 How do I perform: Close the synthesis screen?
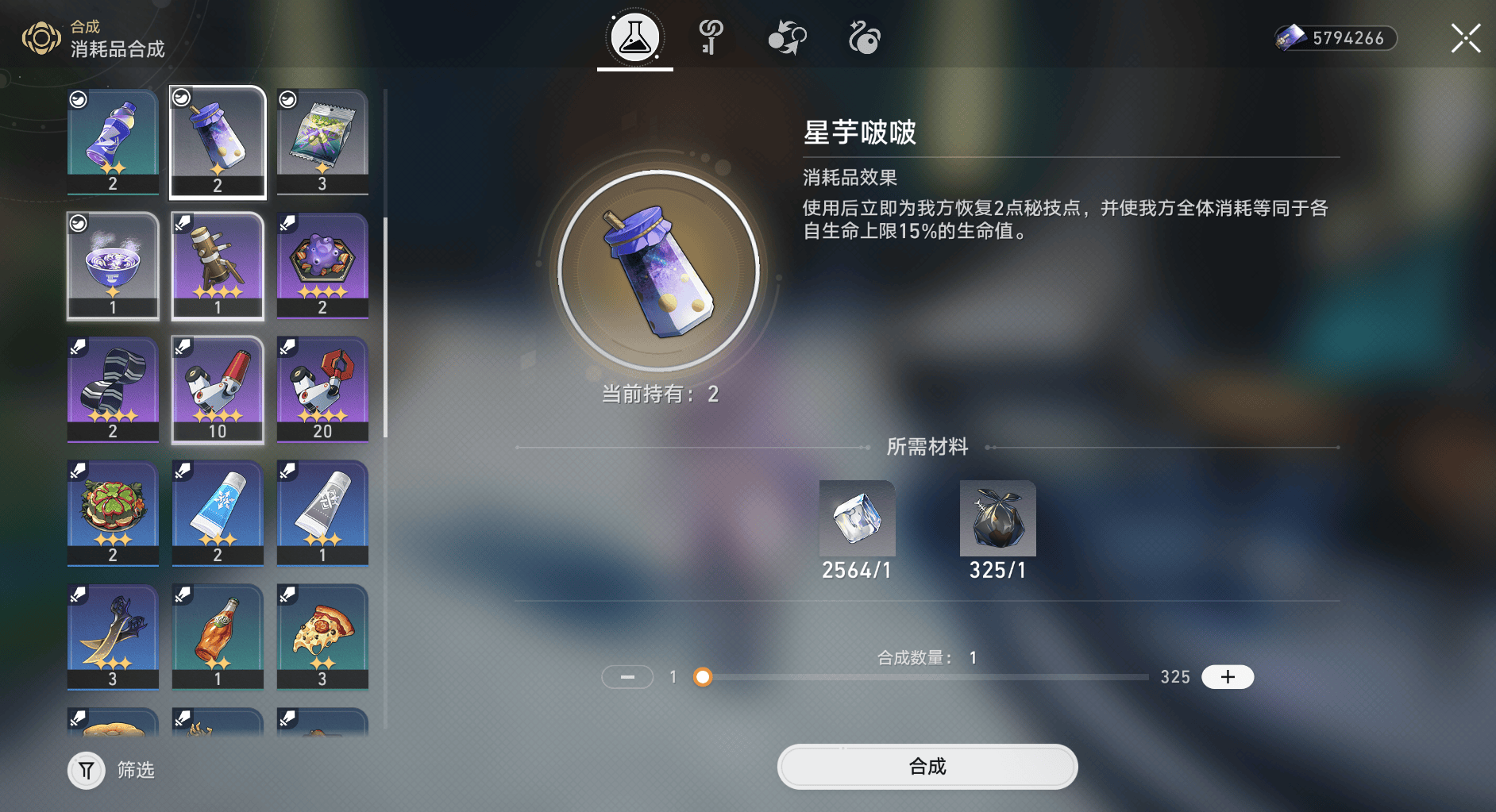(x=1465, y=38)
